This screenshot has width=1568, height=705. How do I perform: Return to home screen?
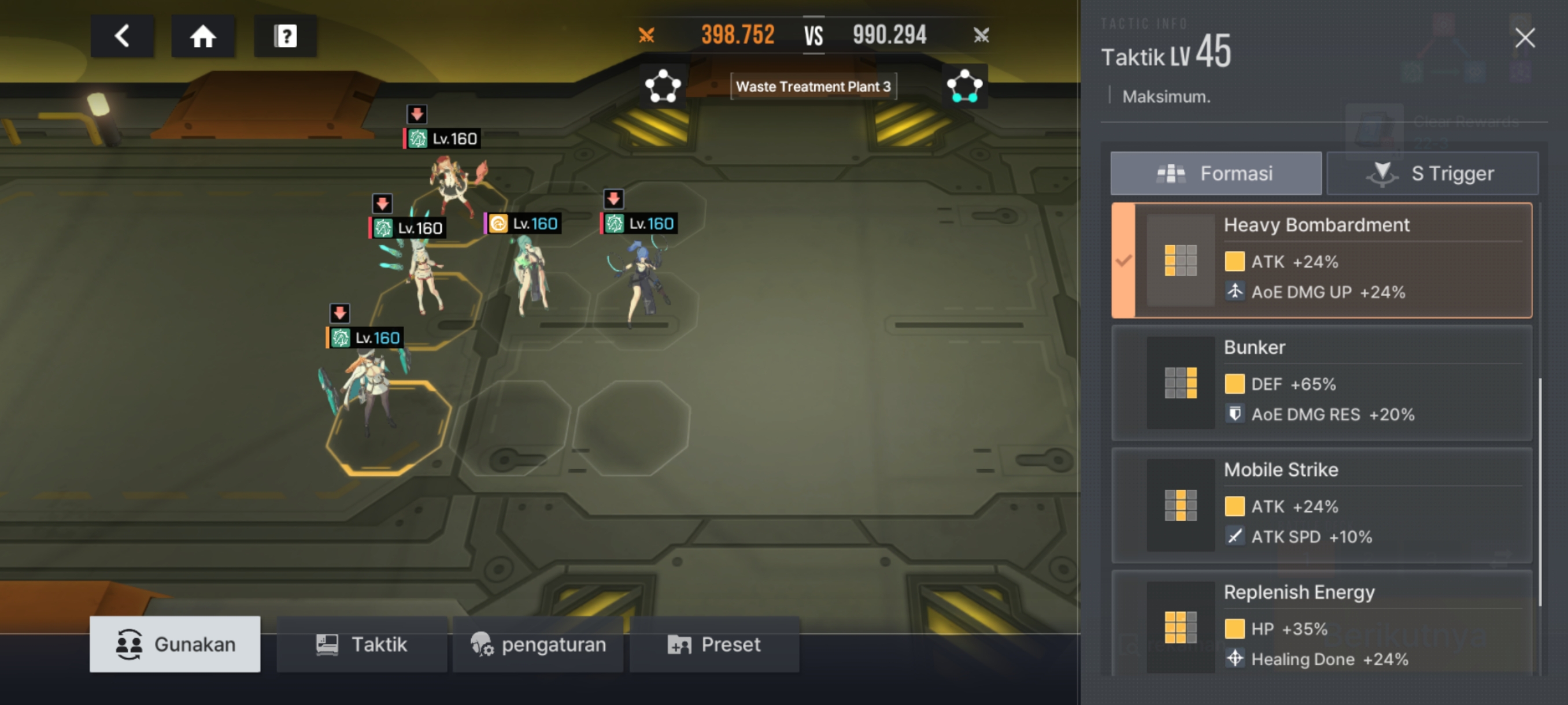(203, 36)
